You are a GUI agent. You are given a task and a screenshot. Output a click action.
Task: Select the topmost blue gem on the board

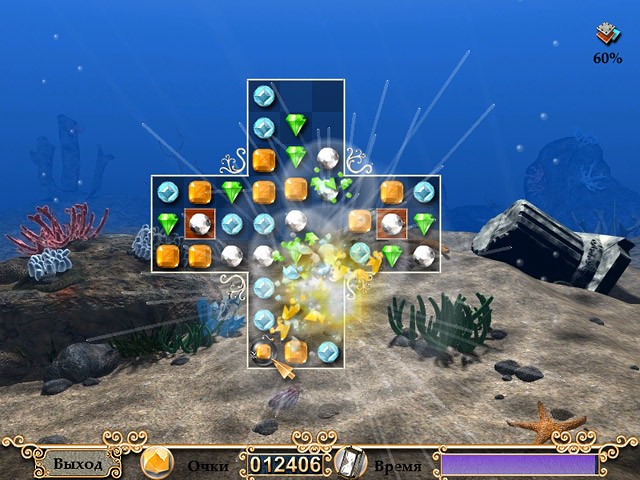pos(264,96)
